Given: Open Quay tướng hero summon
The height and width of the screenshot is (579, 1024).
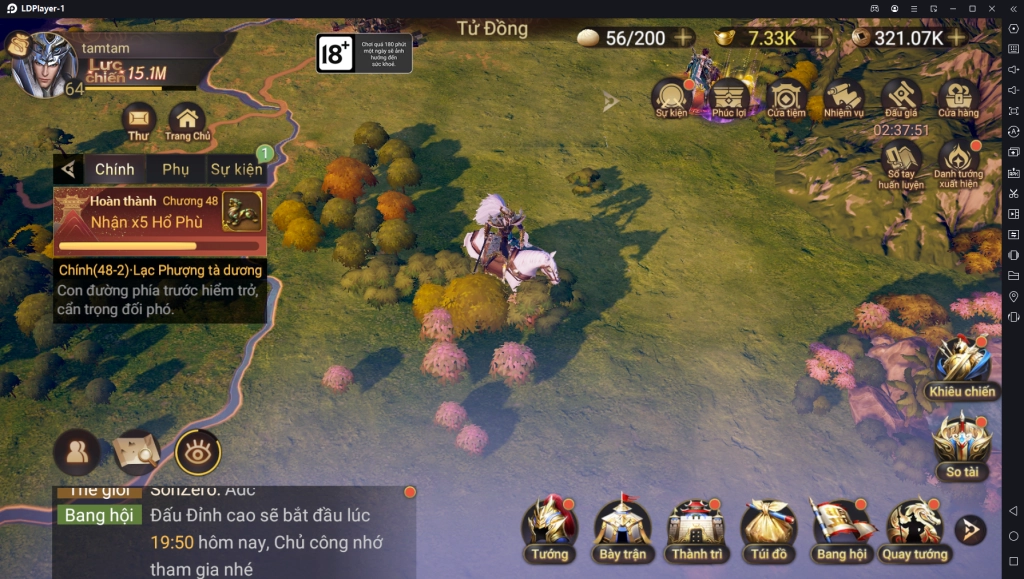Looking at the screenshot, I should [x=914, y=527].
